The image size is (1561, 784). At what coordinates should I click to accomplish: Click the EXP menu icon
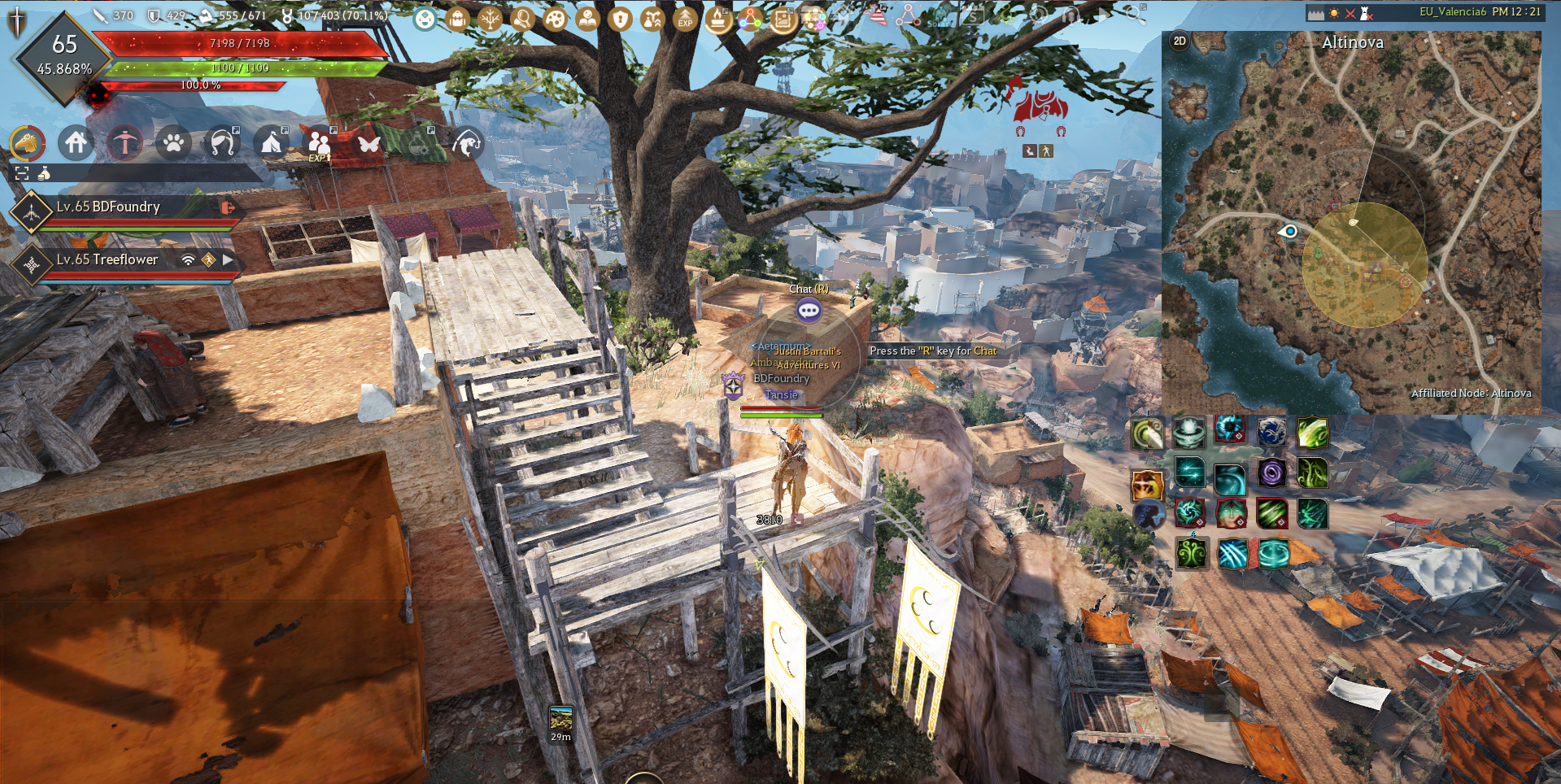pyautogui.click(x=685, y=18)
